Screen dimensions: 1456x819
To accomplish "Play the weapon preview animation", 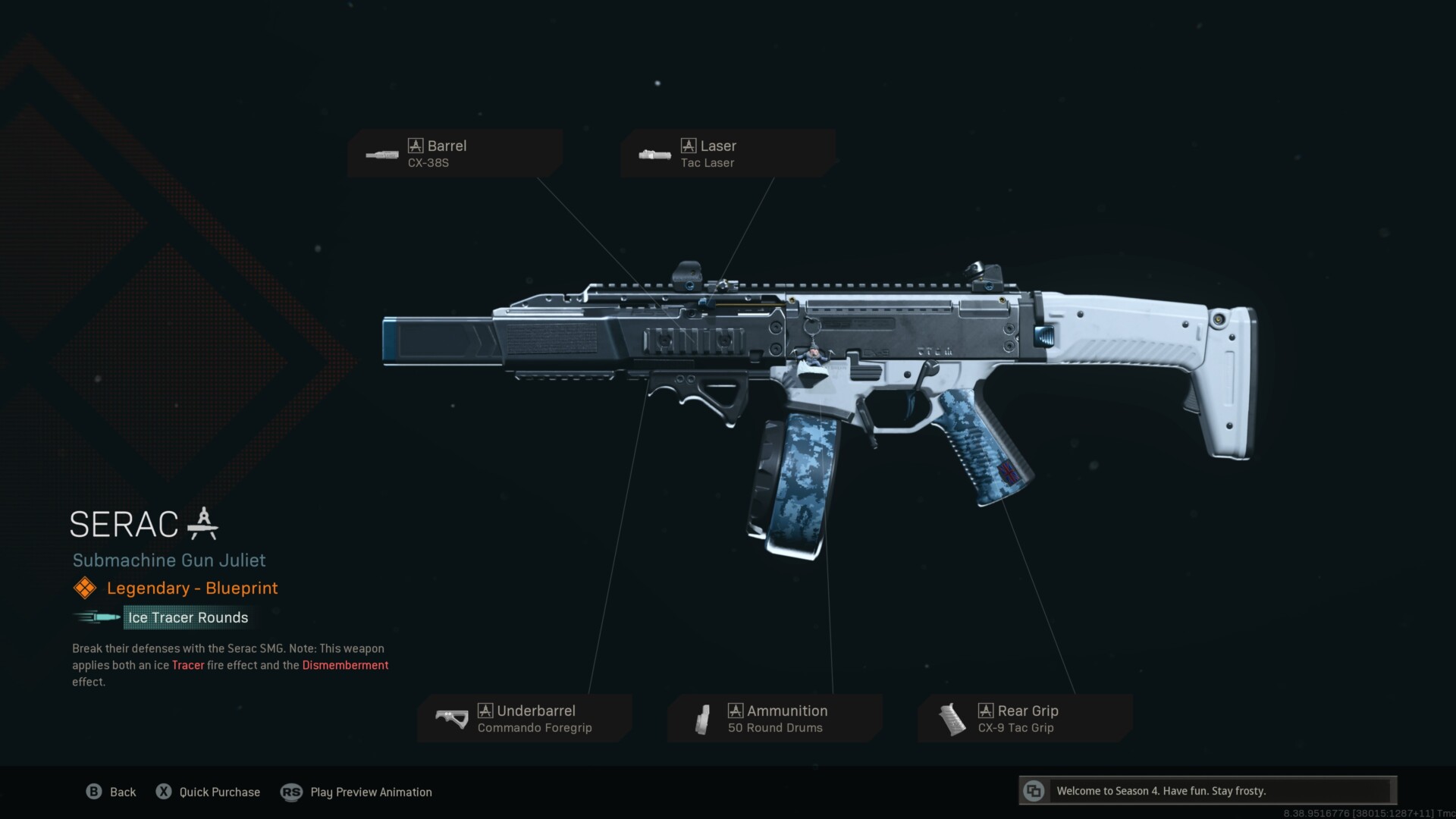I will pyautogui.click(x=356, y=792).
